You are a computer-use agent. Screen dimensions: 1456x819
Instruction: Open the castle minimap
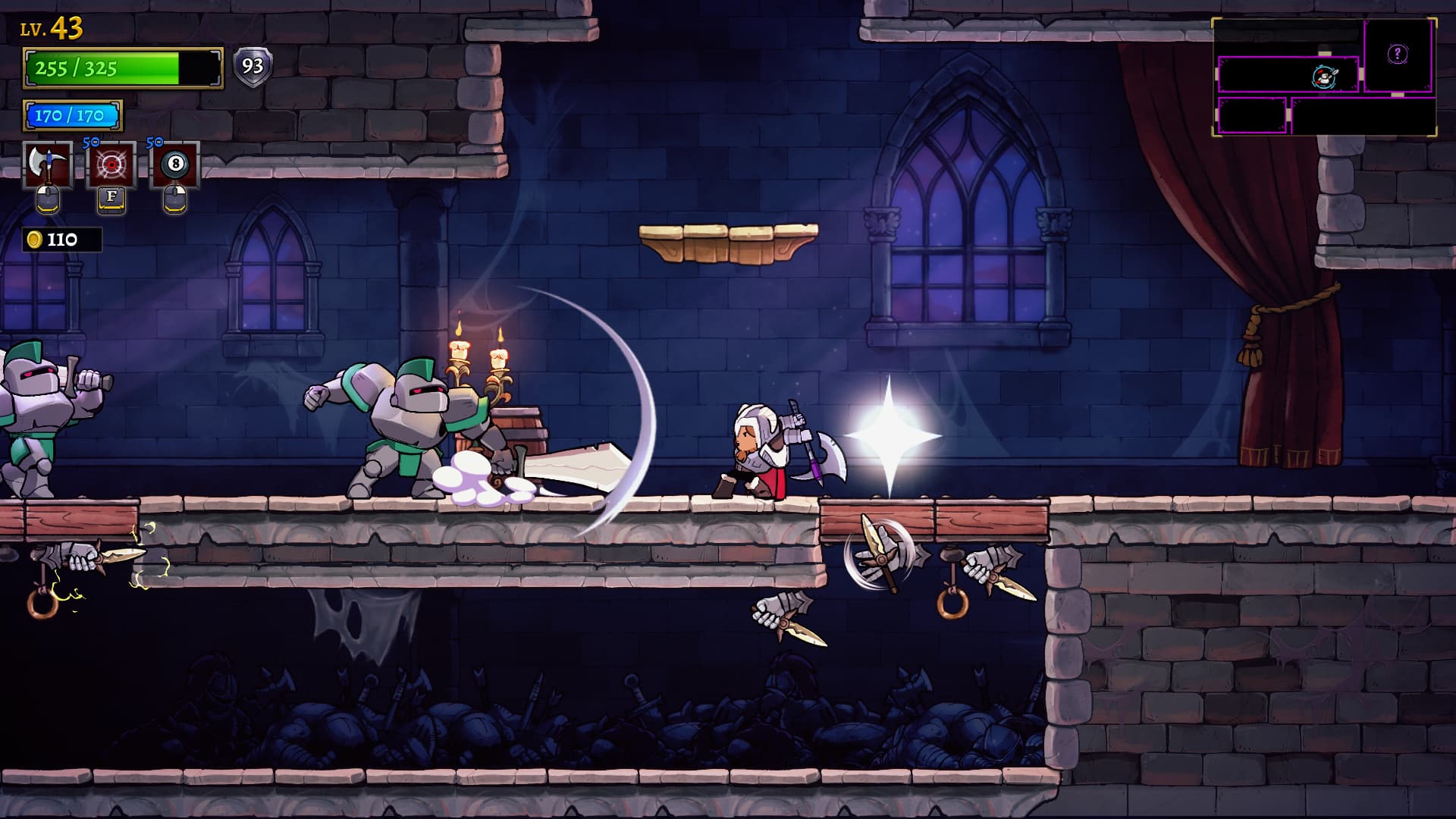click(x=1324, y=77)
